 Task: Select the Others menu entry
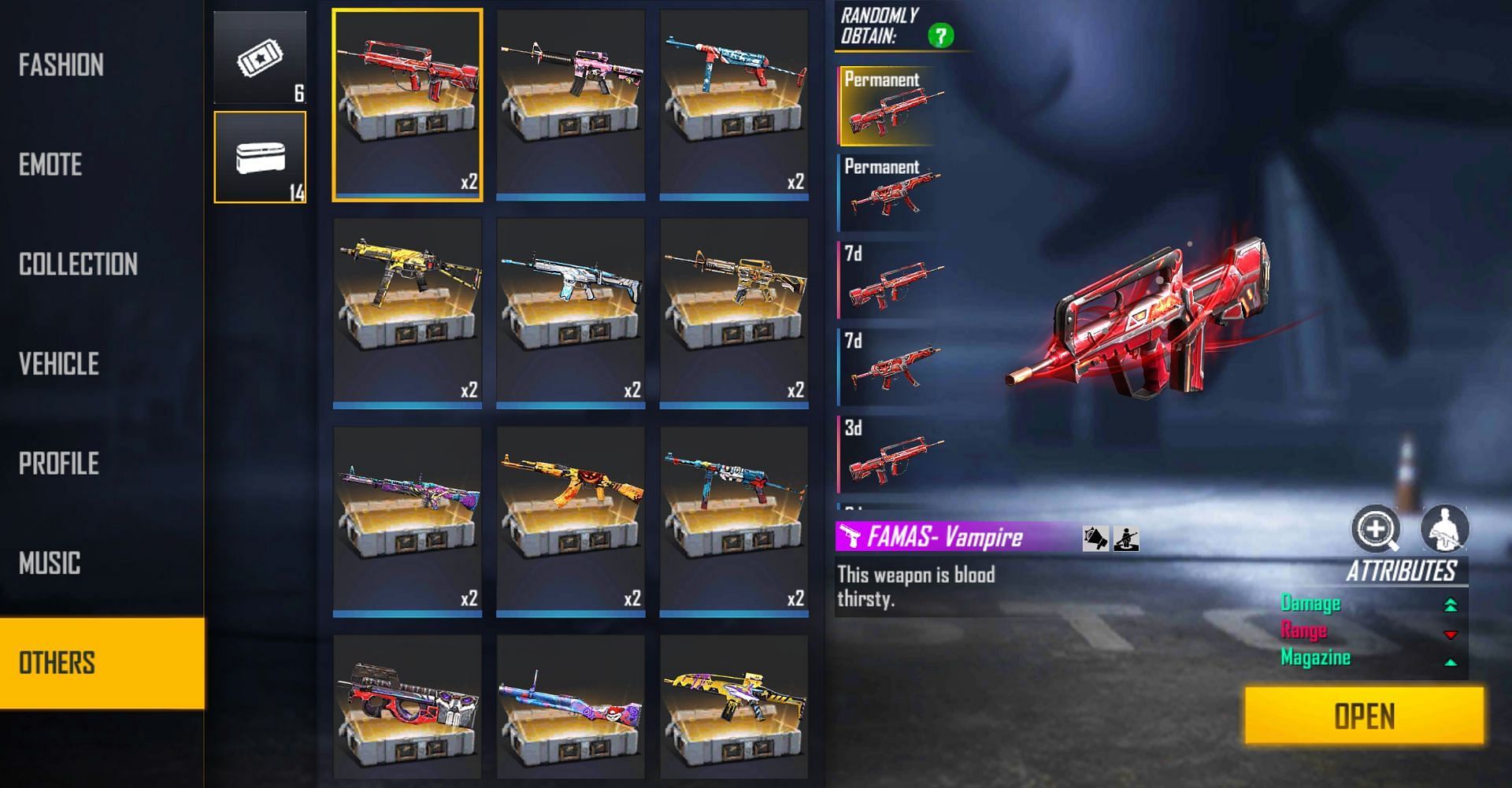coord(57,663)
